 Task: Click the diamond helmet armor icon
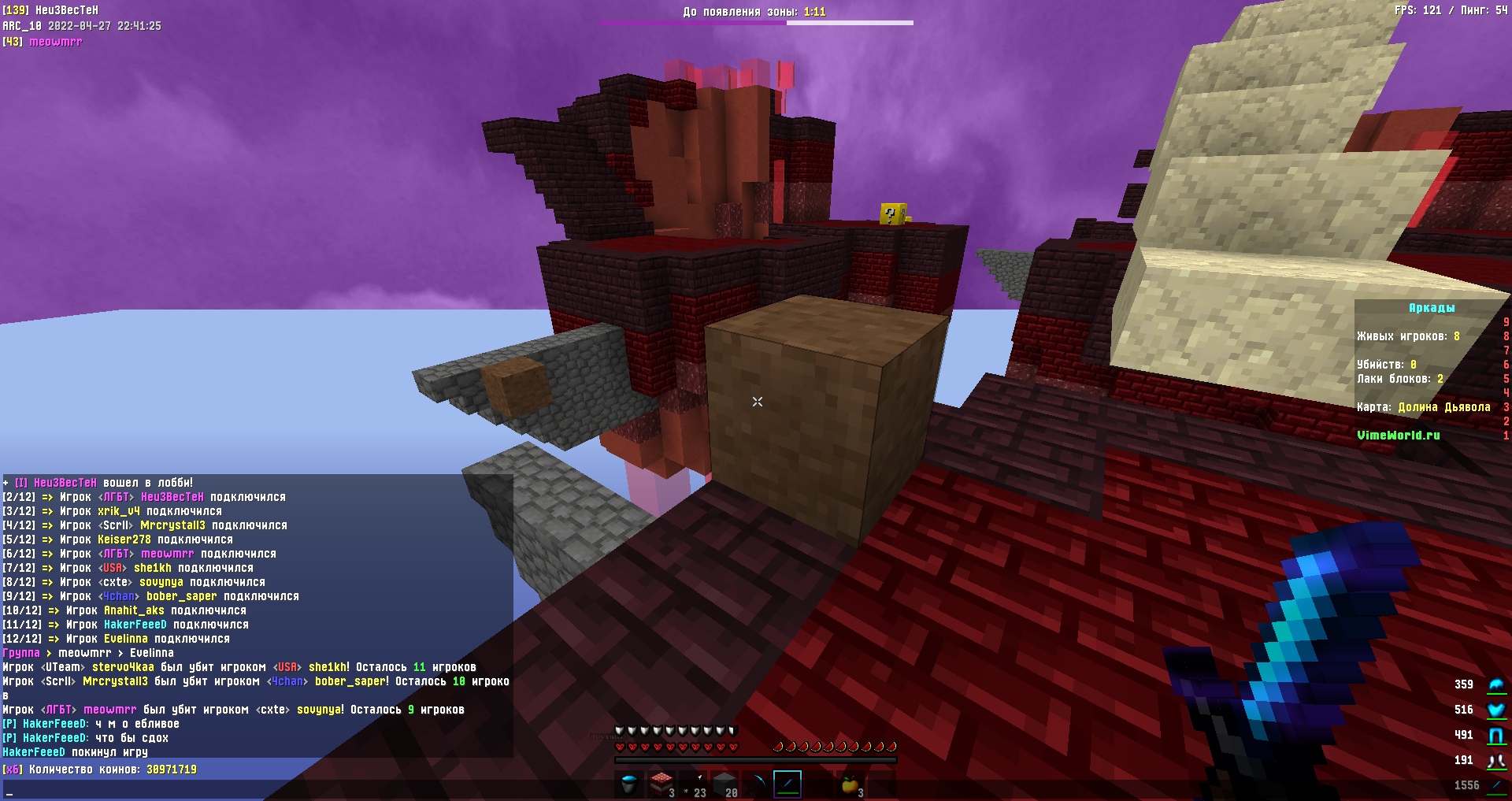pyautogui.click(x=1495, y=685)
